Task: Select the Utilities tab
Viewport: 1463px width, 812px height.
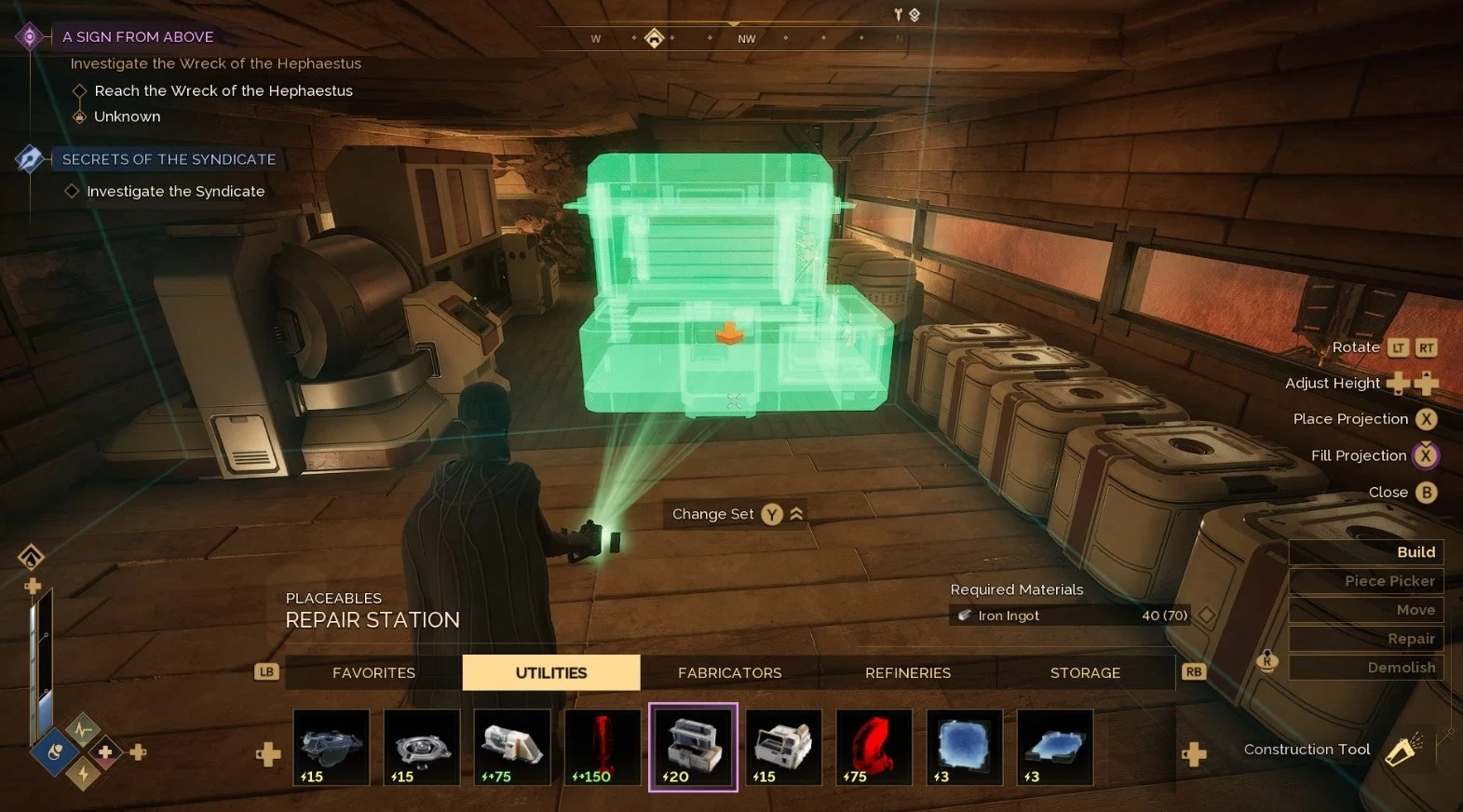Action: (x=550, y=672)
